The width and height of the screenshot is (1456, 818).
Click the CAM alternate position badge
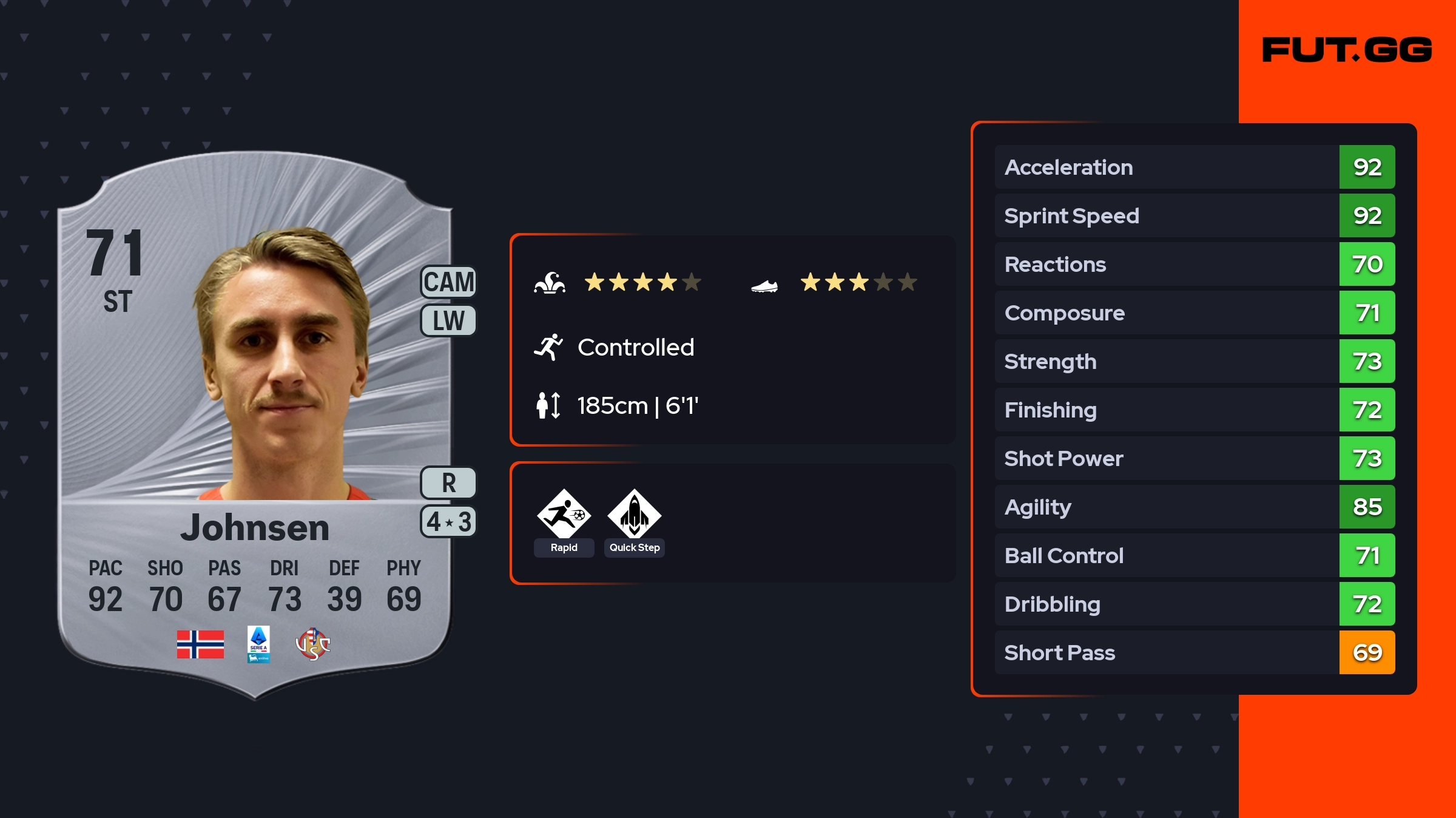click(448, 282)
